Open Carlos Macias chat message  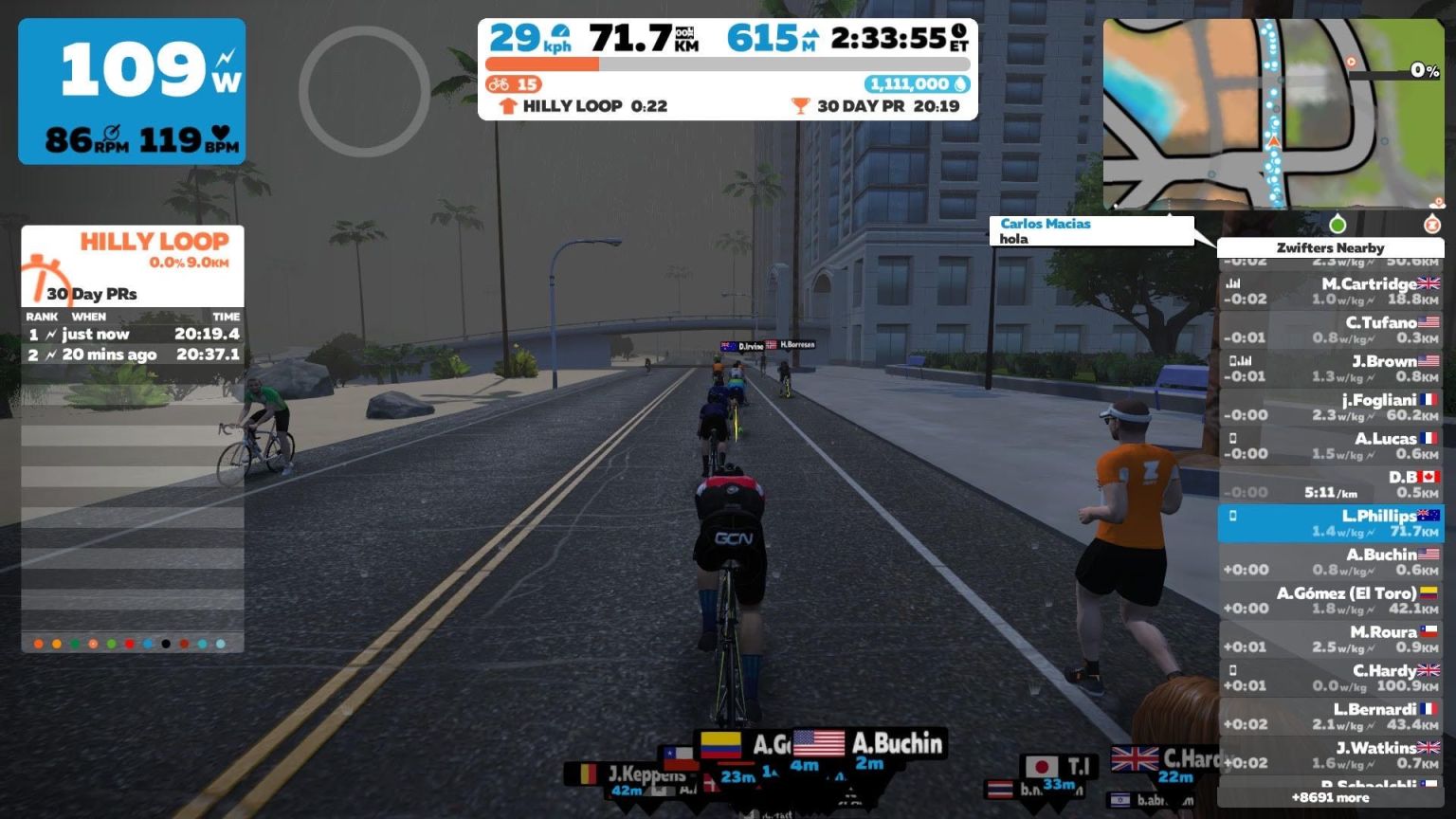coord(1090,231)
